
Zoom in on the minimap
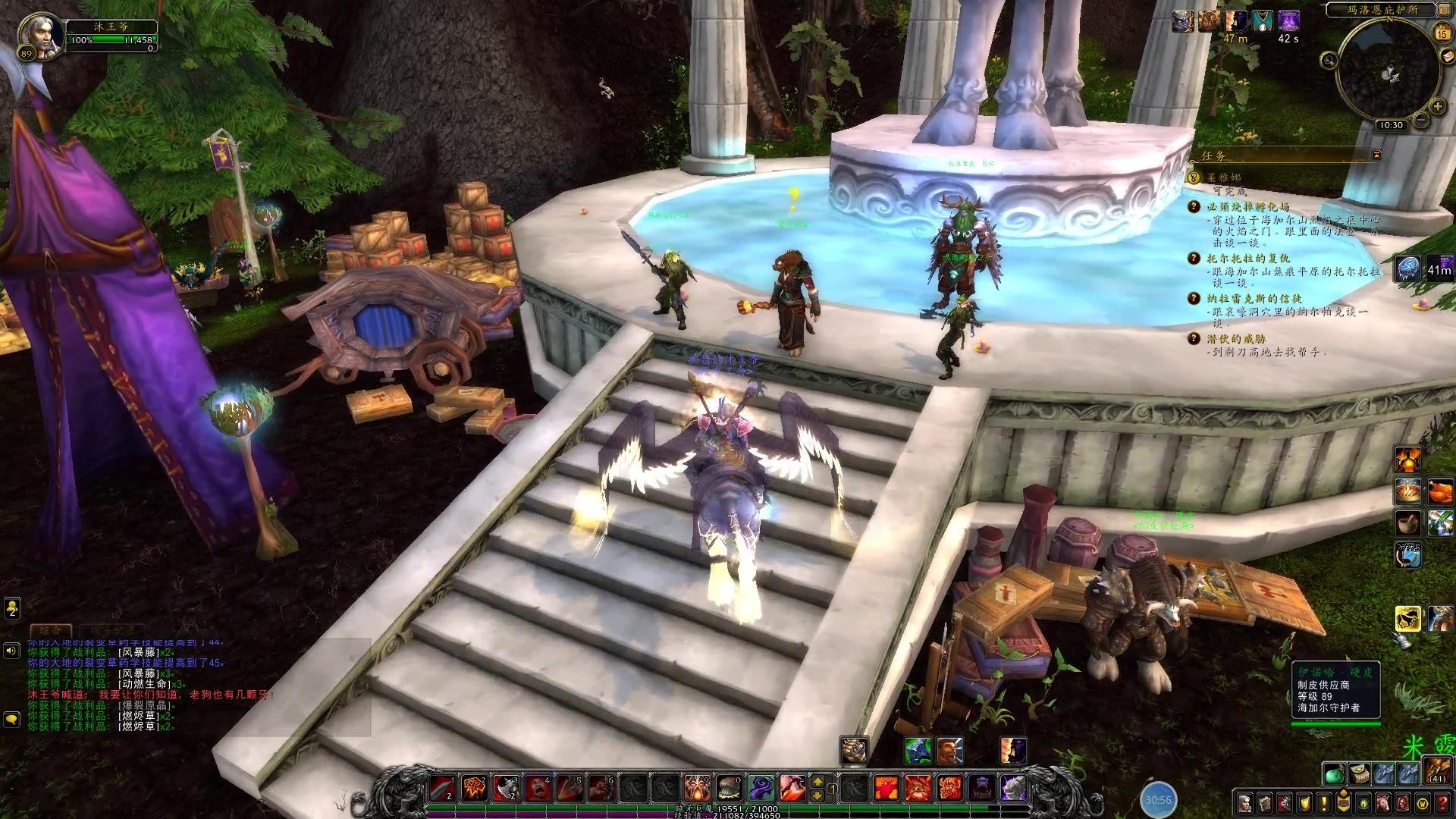click(1437, 107)
